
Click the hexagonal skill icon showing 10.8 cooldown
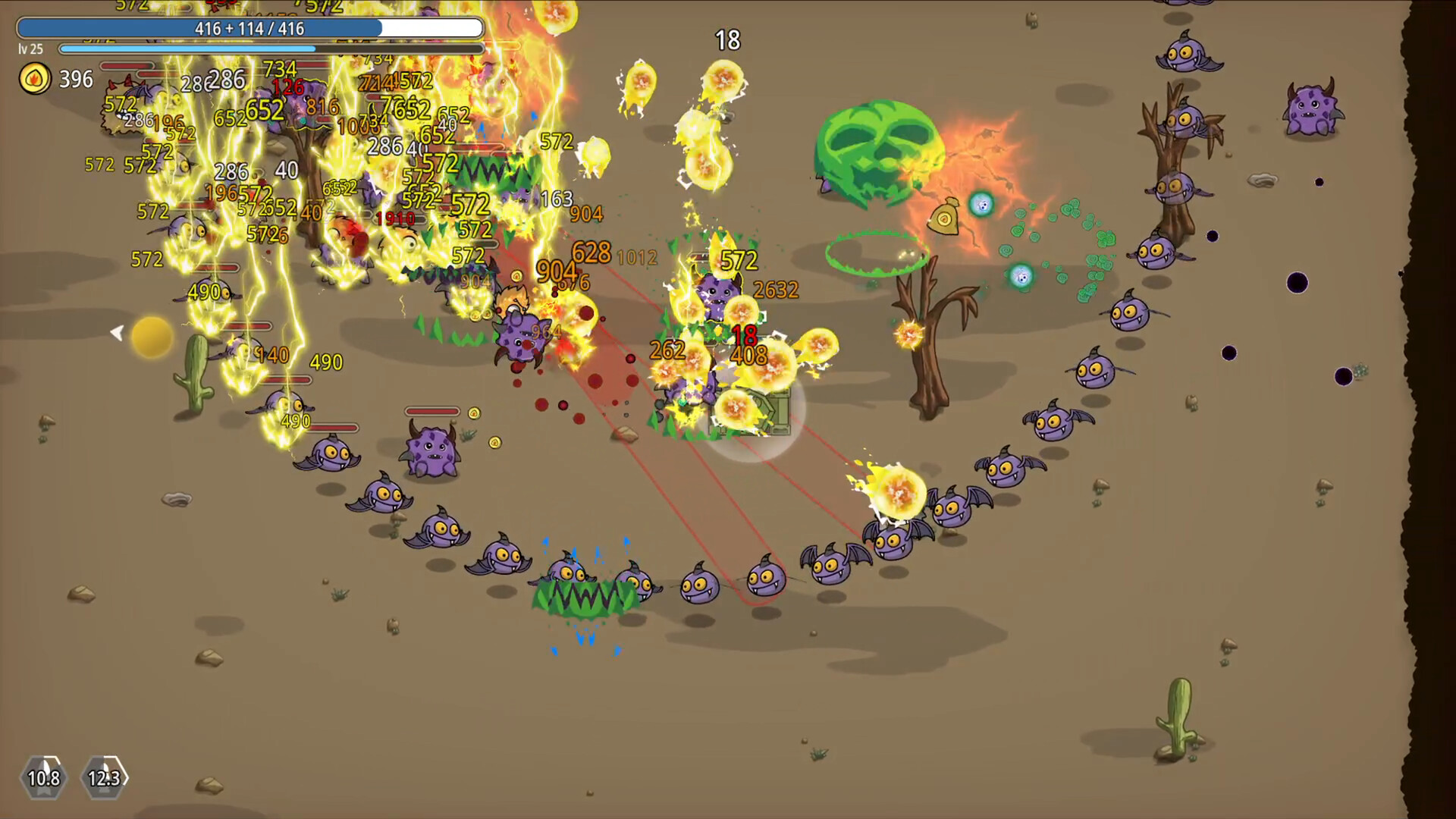point(43,778)
